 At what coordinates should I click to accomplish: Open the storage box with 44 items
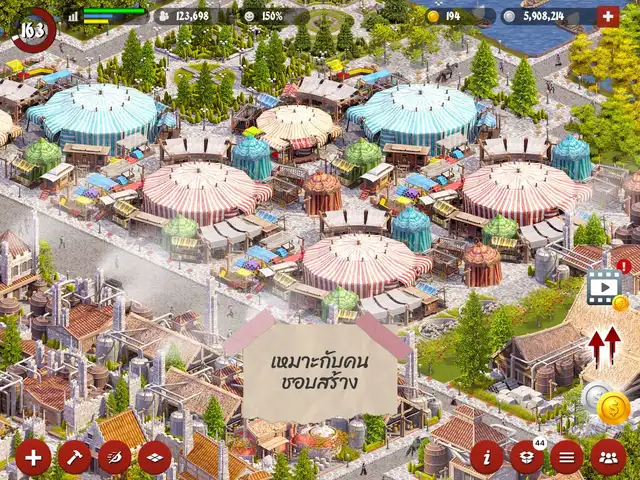tap(527, 457)
